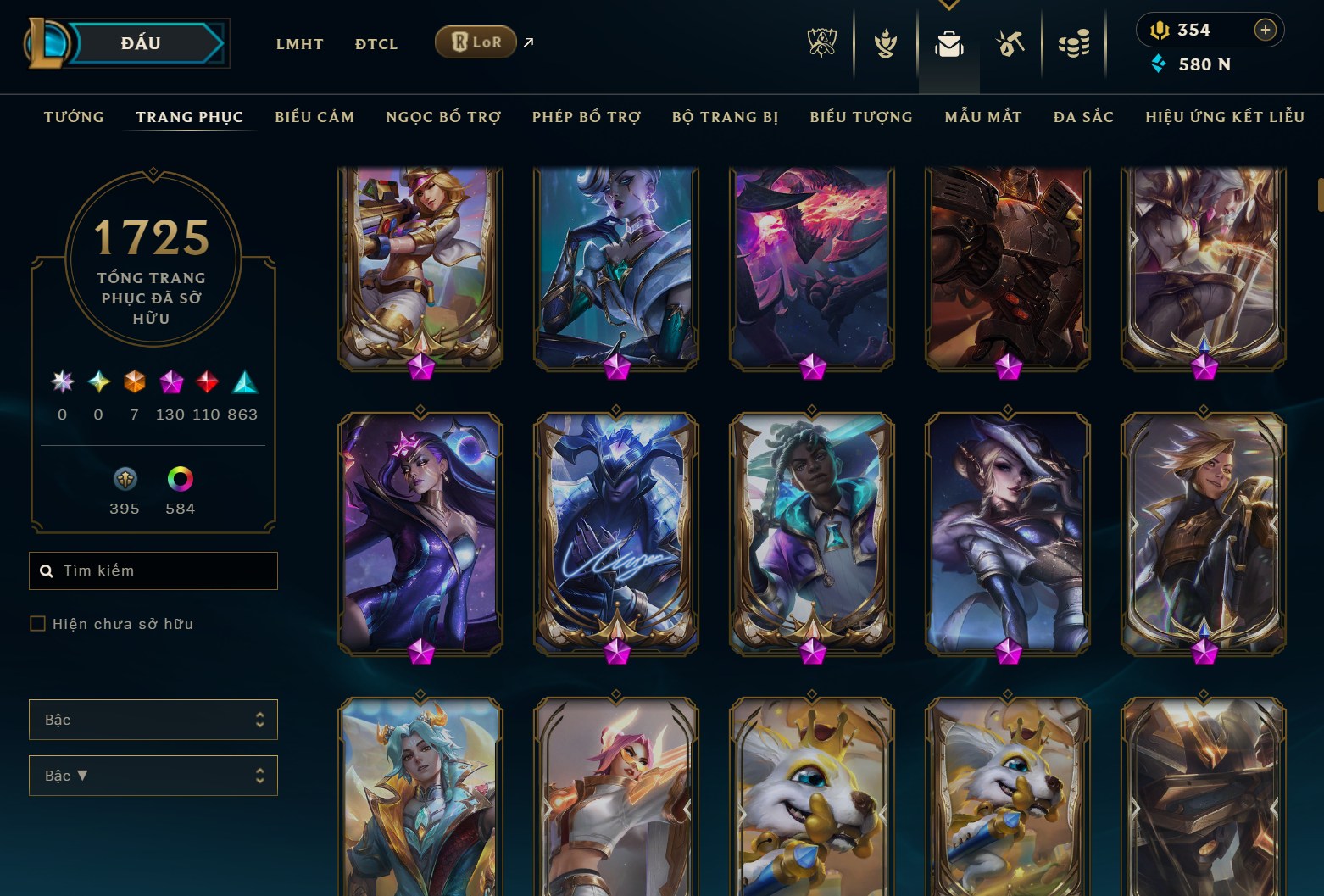The height and width of the screenshot is (896, 1324).
Task: Click the 'Tìm kiếm' search field
Action: coord(153,570)
